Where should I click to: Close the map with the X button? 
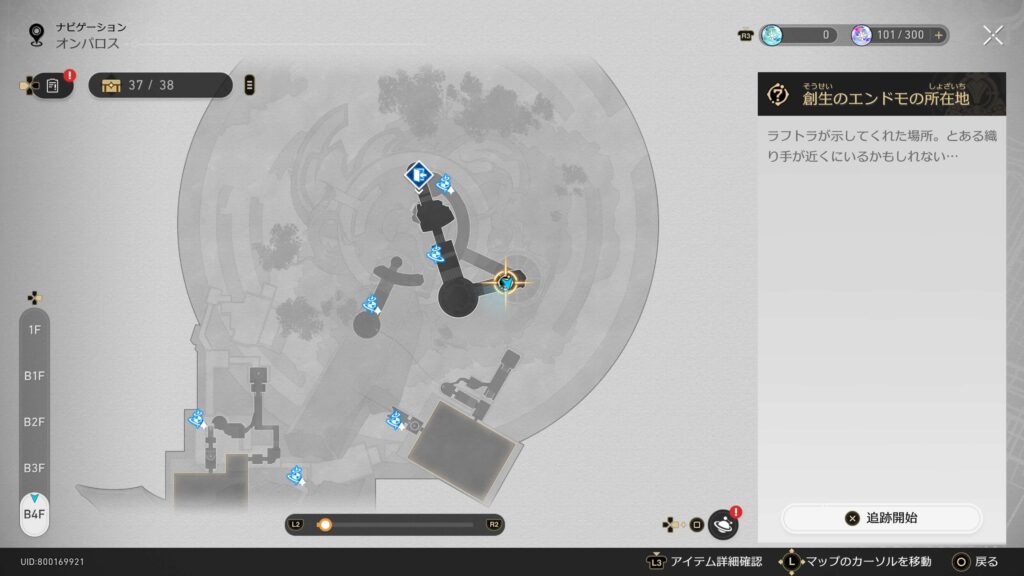click(992, 36)
